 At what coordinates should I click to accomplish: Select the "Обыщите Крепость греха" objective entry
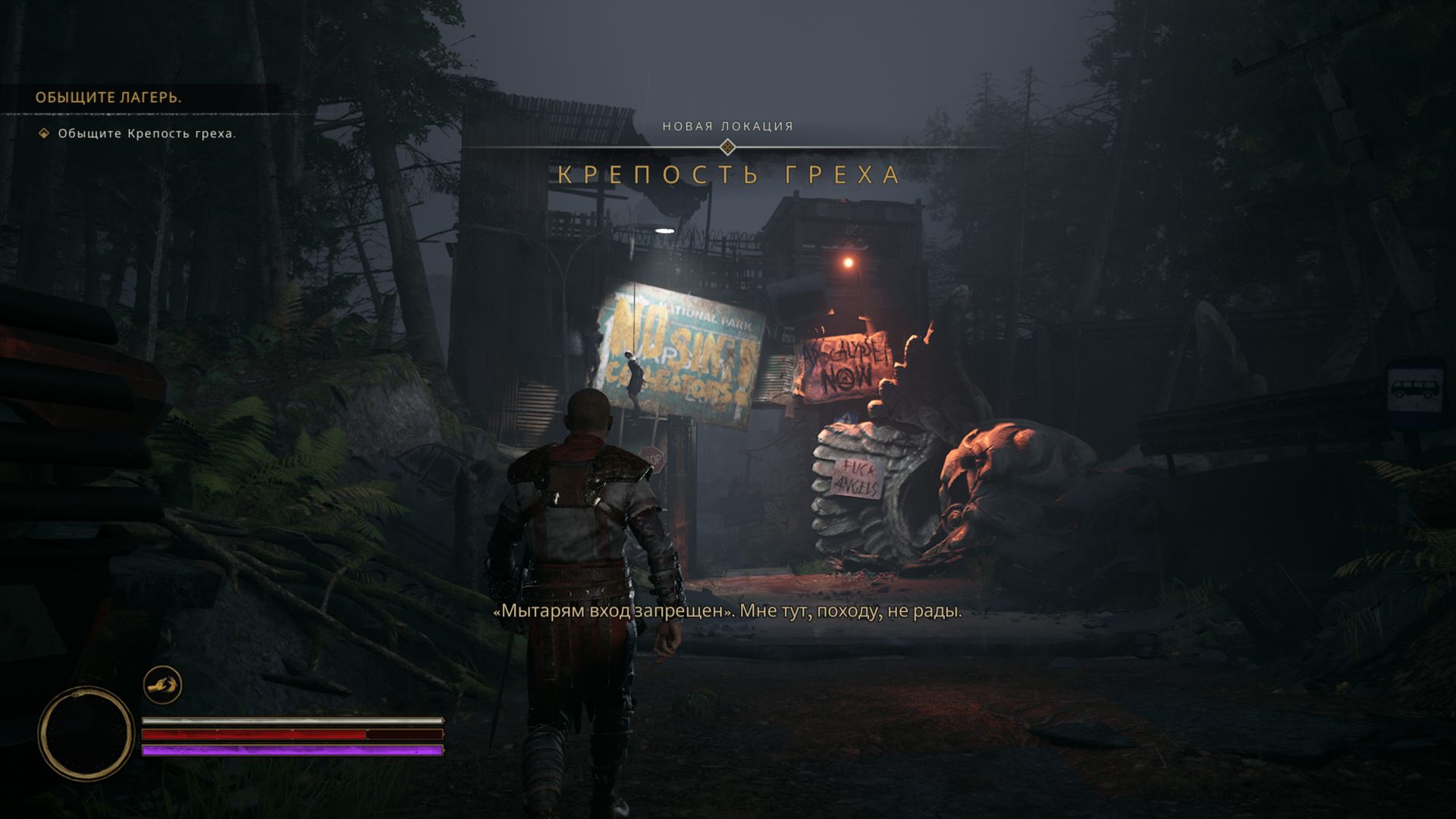pos(146,134)
